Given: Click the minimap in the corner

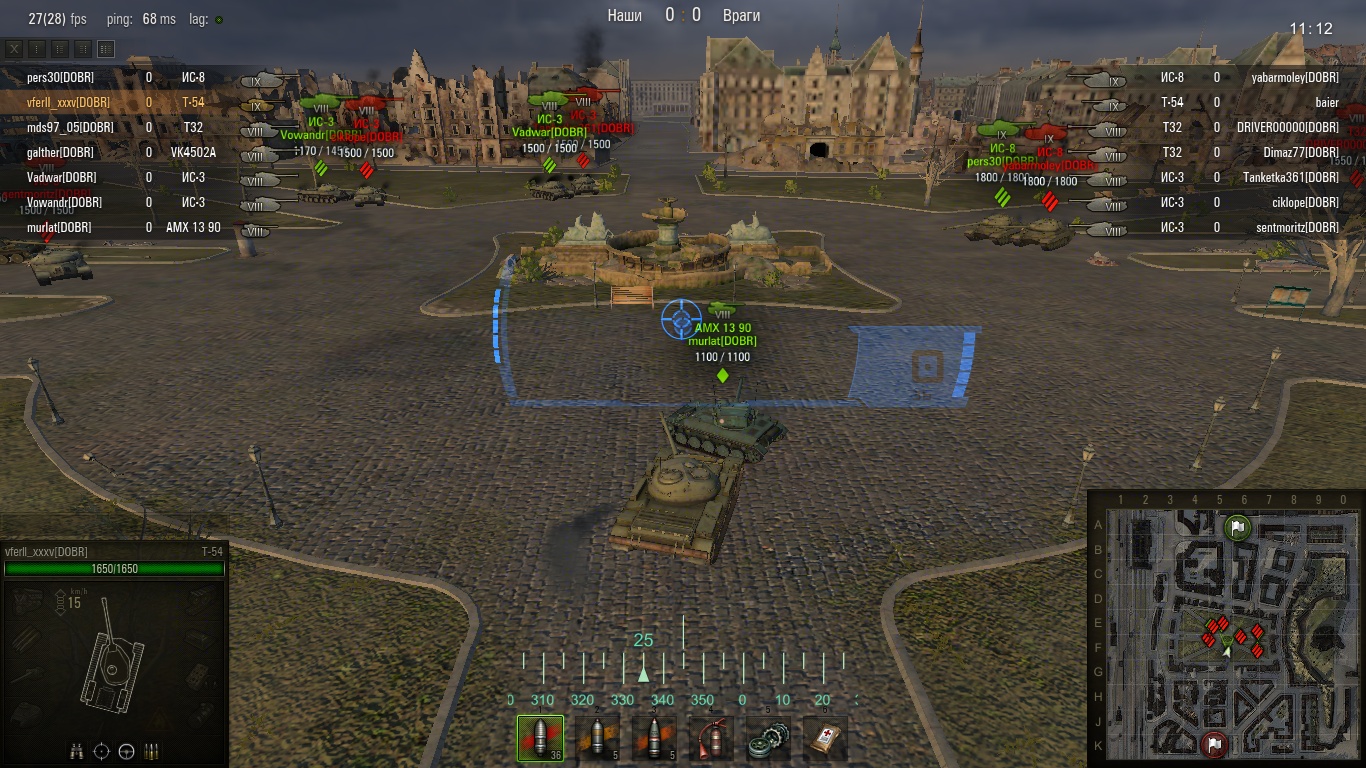Looking at the screenshot, I should tap(1226, 629).
